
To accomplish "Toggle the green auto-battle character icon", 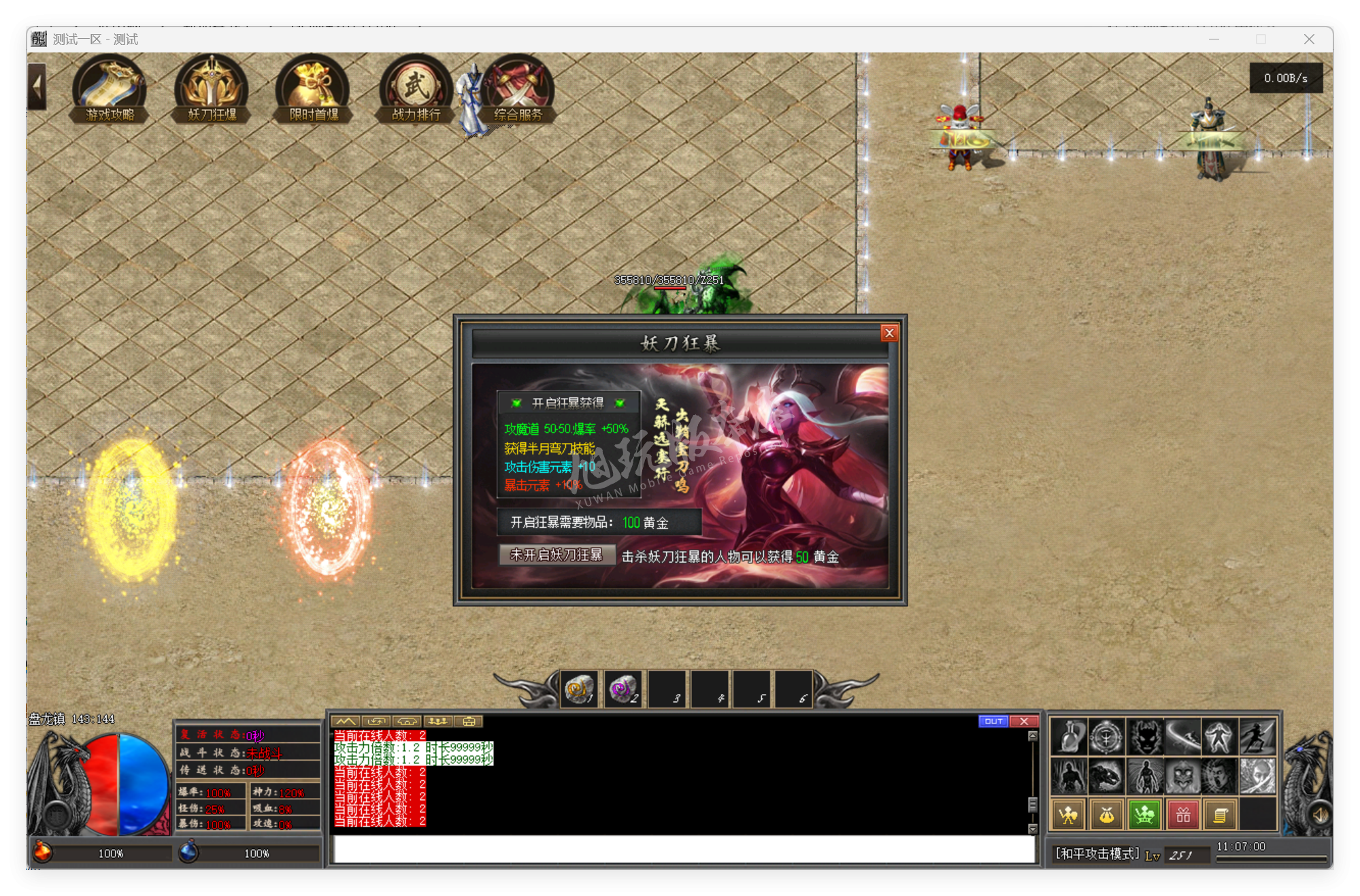I will point(1144,814).
